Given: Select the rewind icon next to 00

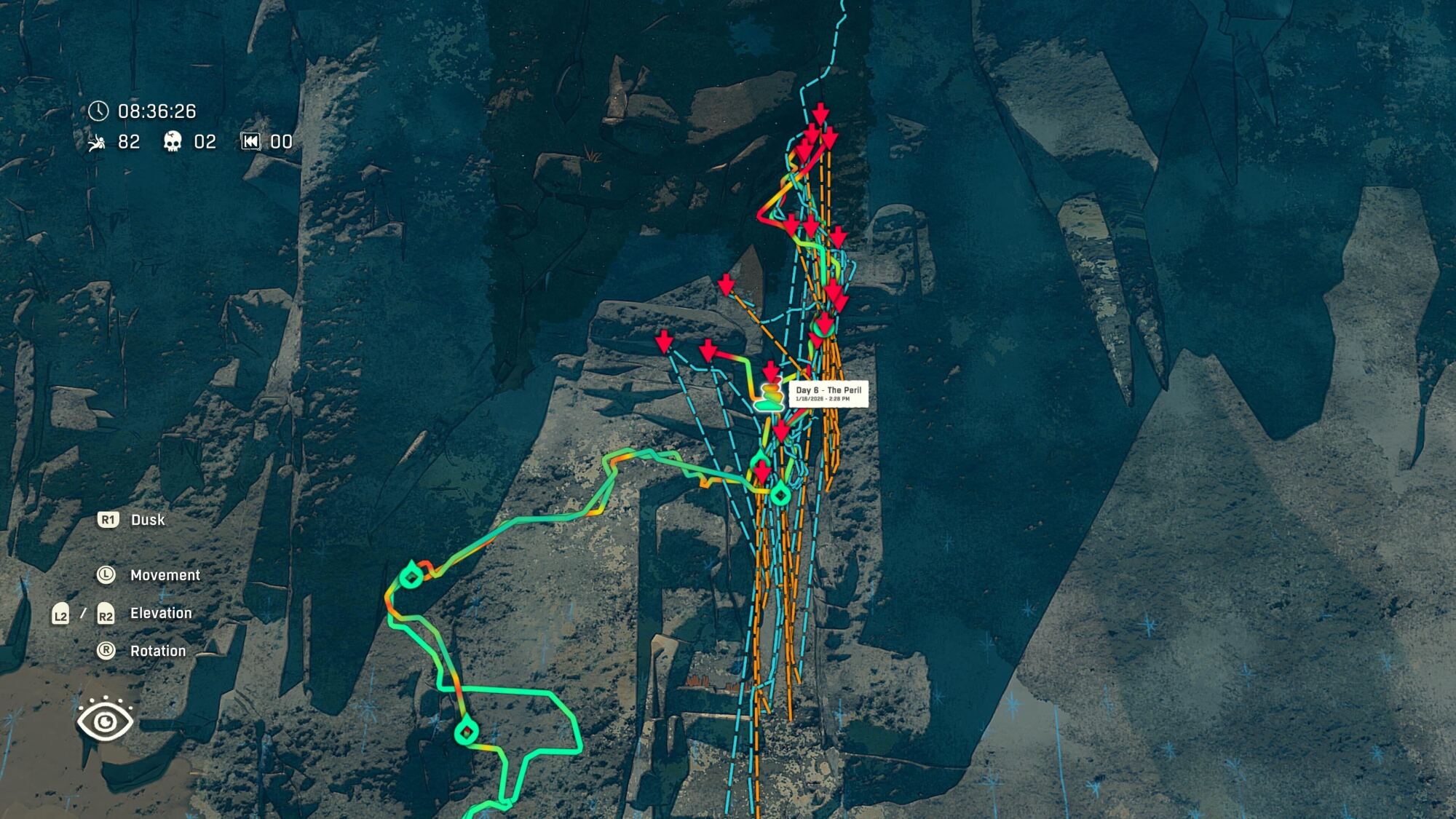Looking at the screenshot, I should point(250,142).
